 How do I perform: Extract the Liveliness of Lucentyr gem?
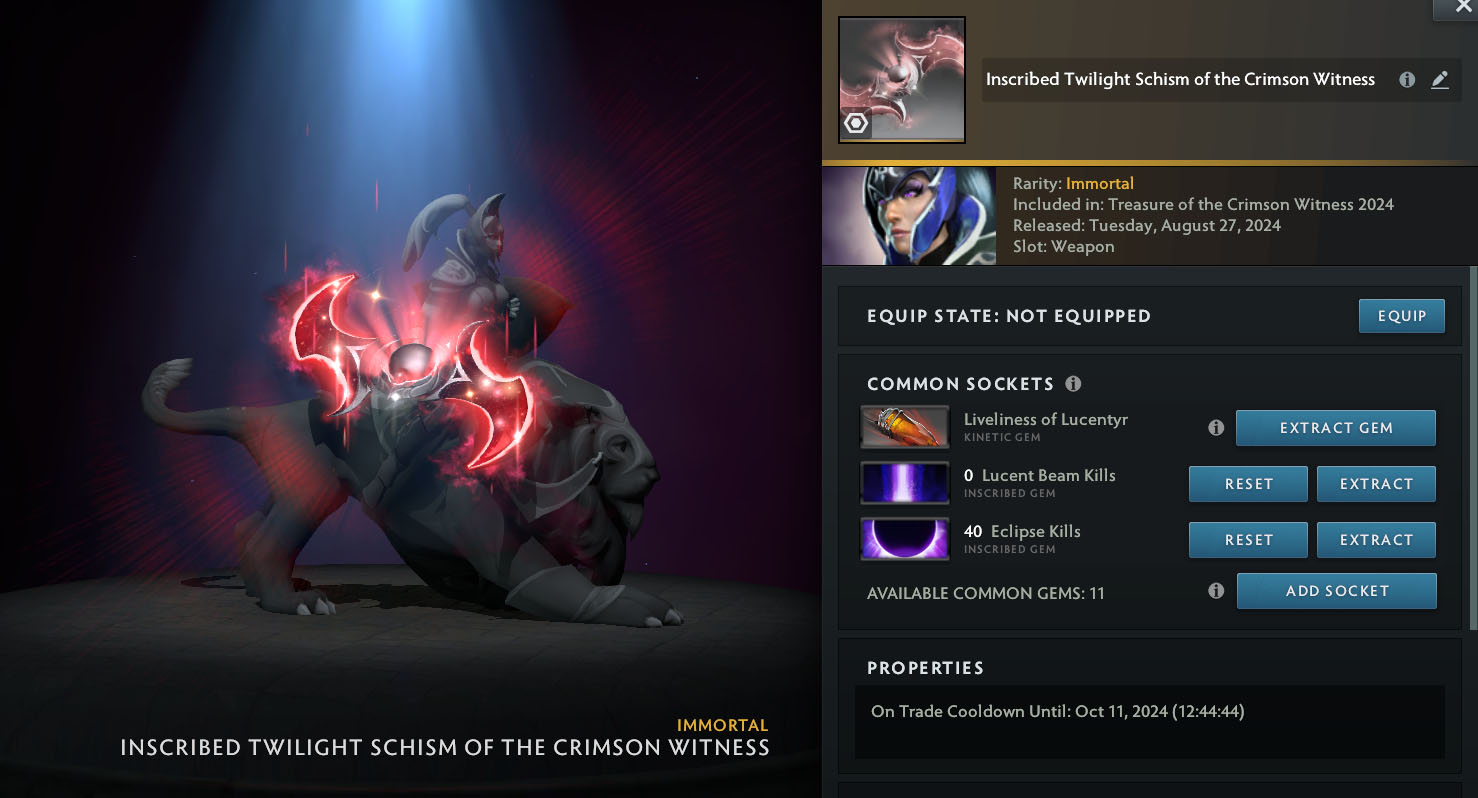(x=1335, y=428)
